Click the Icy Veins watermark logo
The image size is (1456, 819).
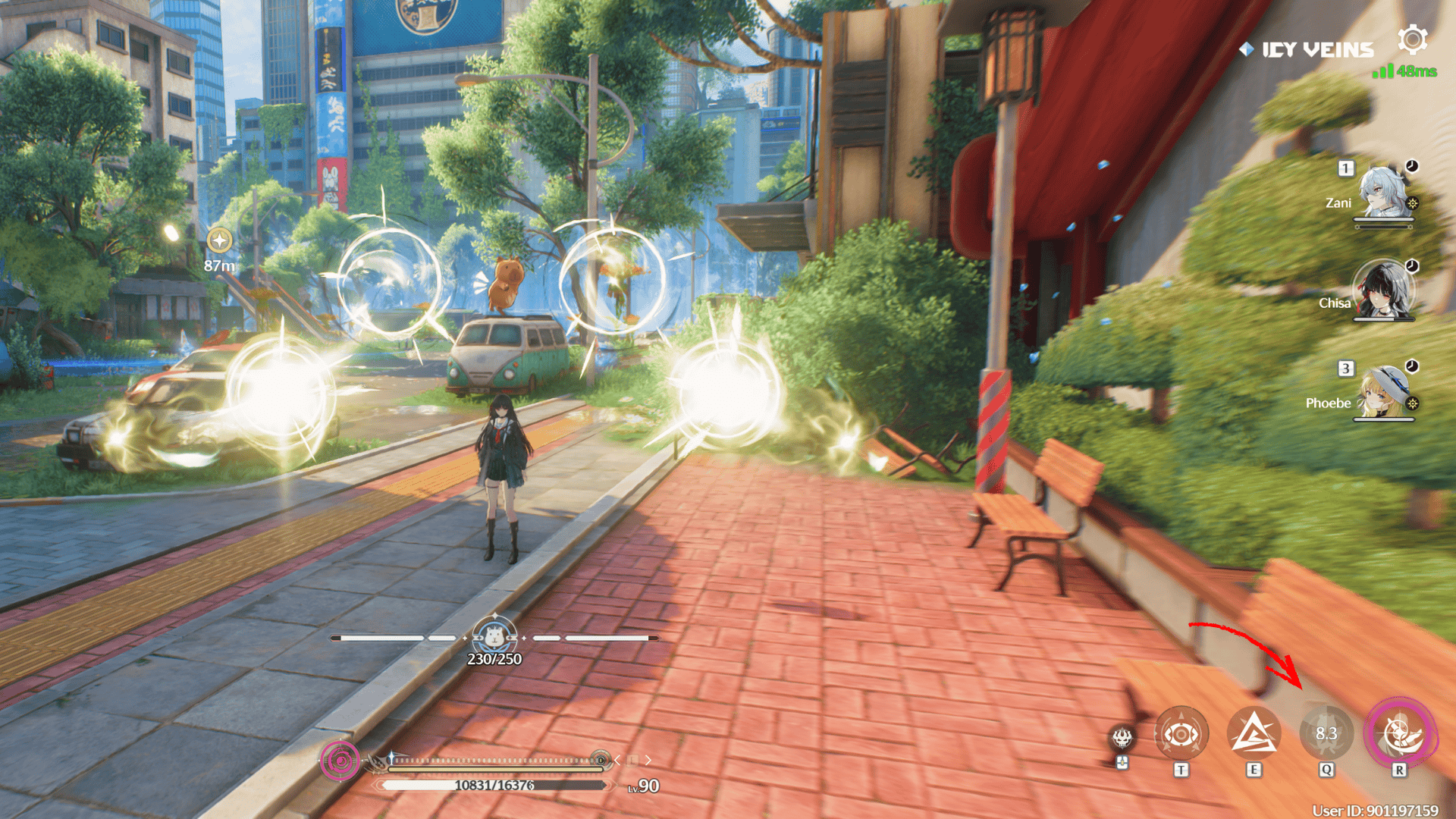1309,50
